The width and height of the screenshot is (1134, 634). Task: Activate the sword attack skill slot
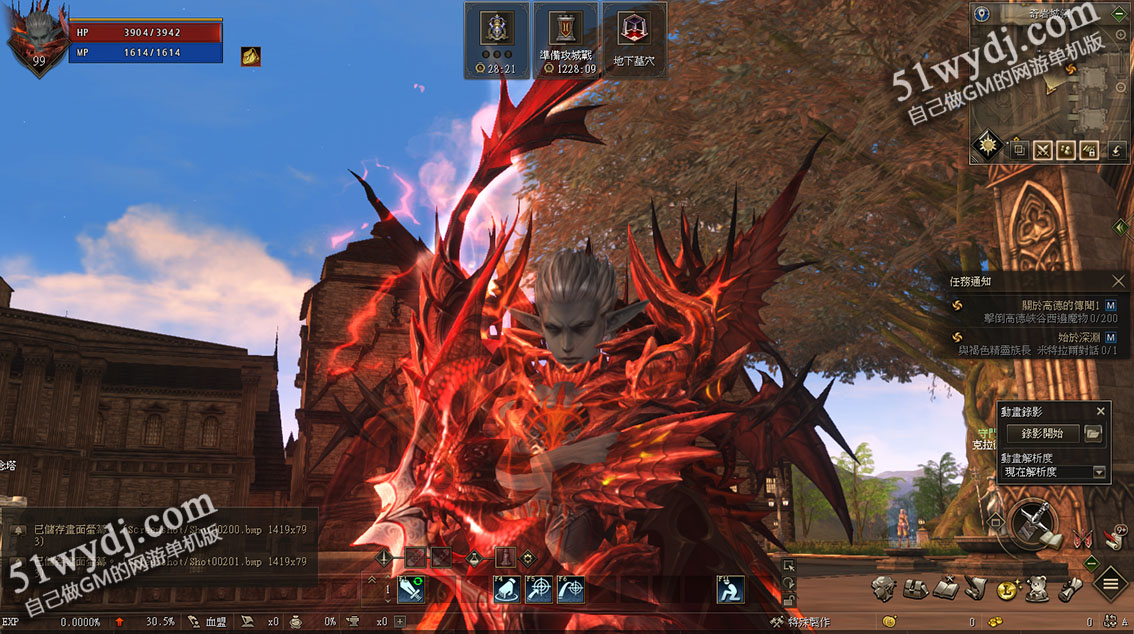(411, 590)
